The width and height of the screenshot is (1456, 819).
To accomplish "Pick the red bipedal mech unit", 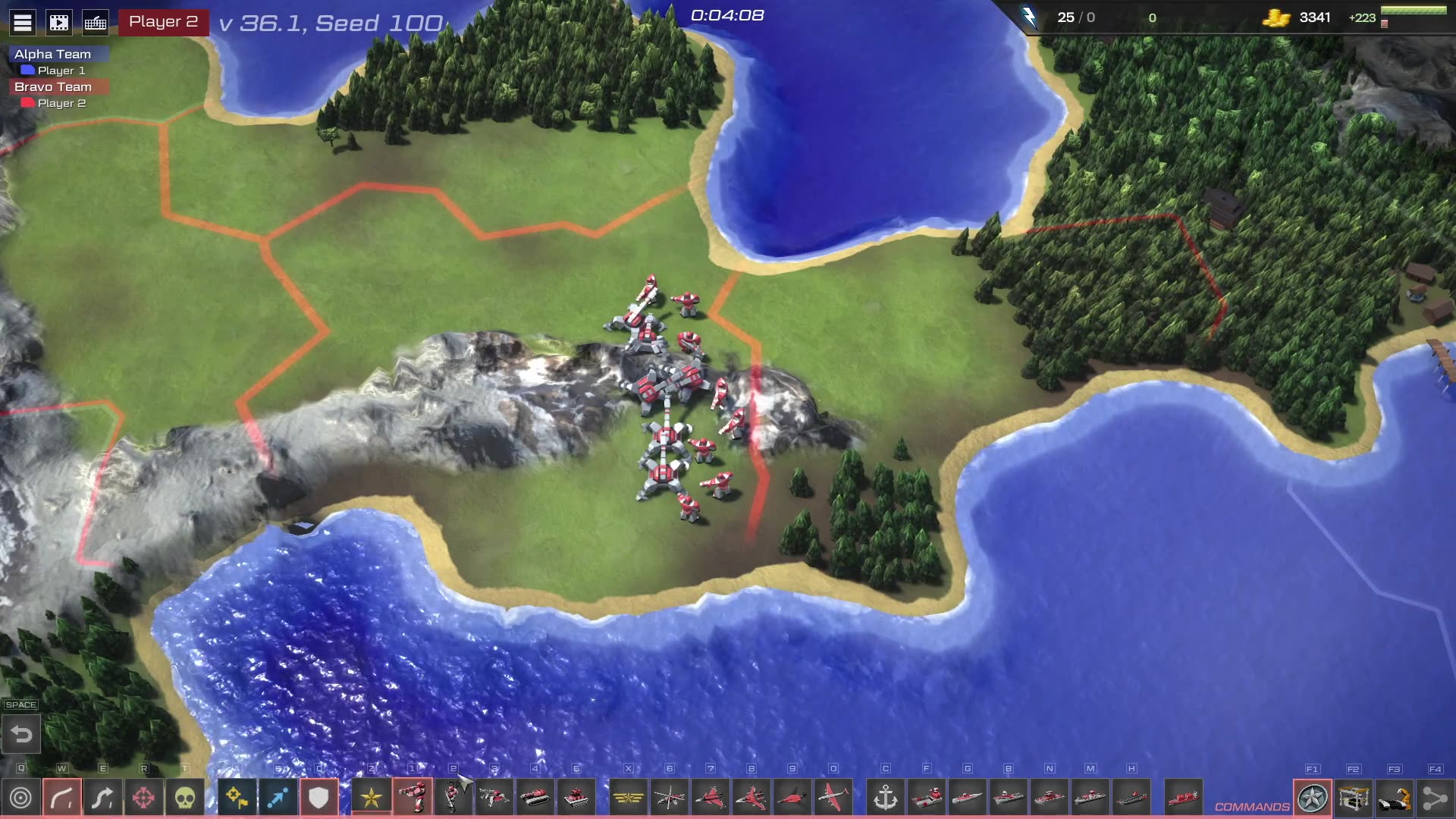I will tap(413, 798).
